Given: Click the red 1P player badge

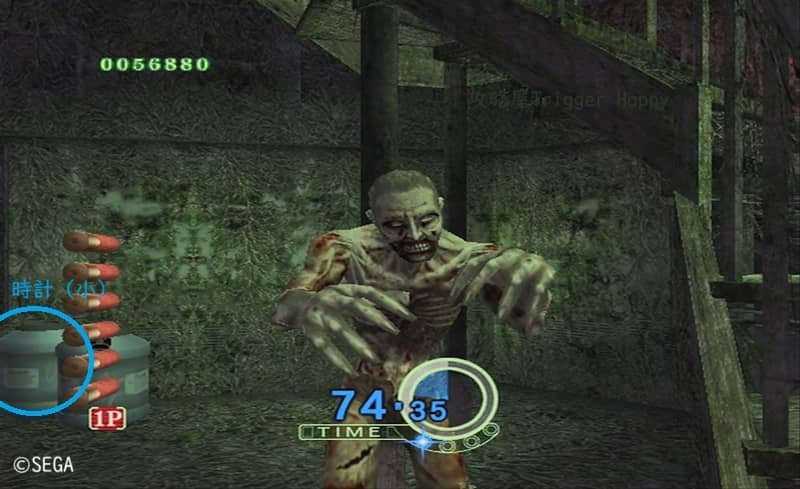Looking at the screenshot, I should pyautogui.click(x=107, y=418).
